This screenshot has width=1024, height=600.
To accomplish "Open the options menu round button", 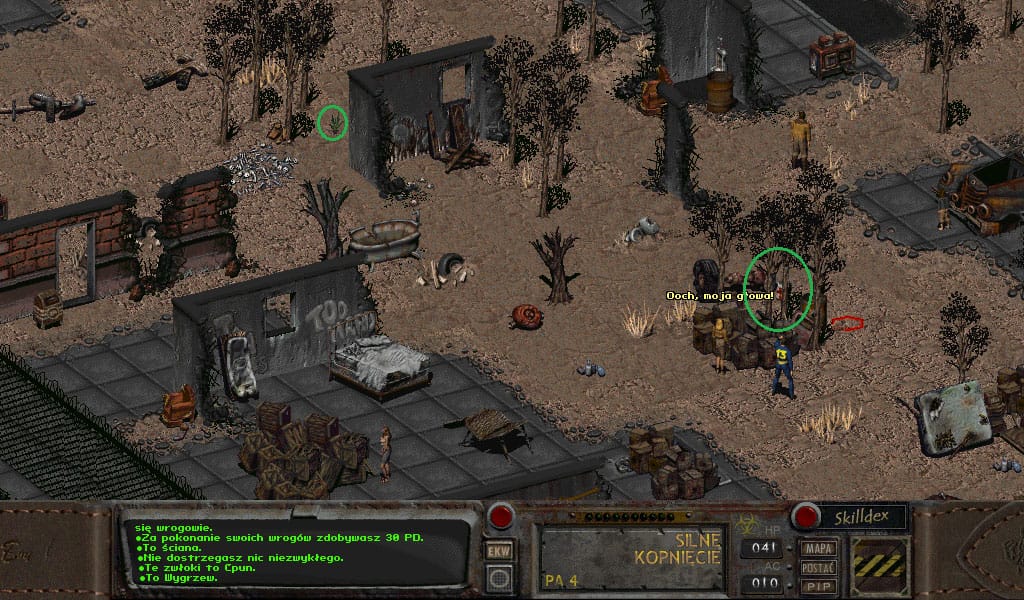I will click(x=498, y=578).
